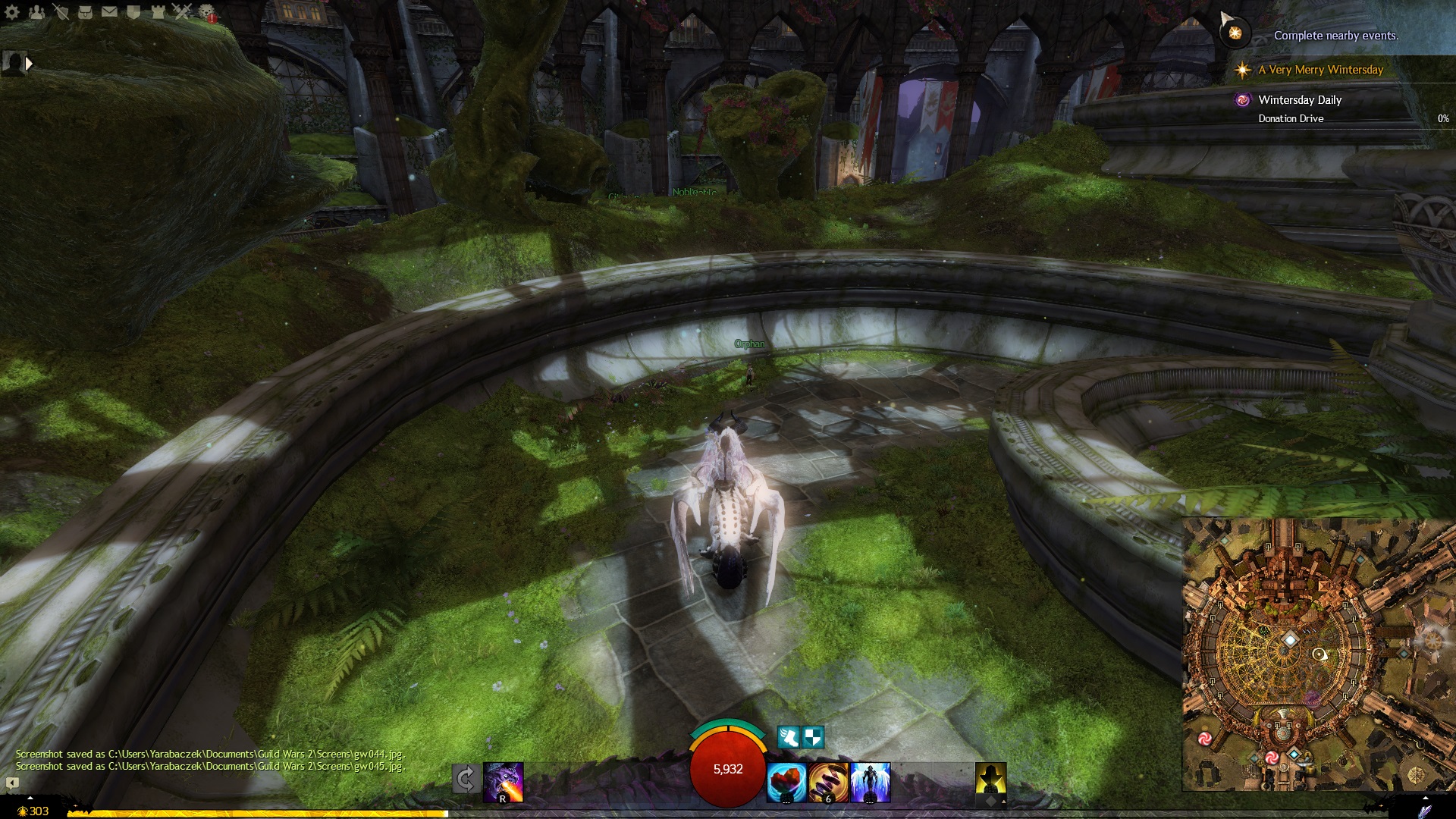This screenshot has height=819, width=1456.
Task: Activate the coiled spring utility skill
Action: pos(828,782)
